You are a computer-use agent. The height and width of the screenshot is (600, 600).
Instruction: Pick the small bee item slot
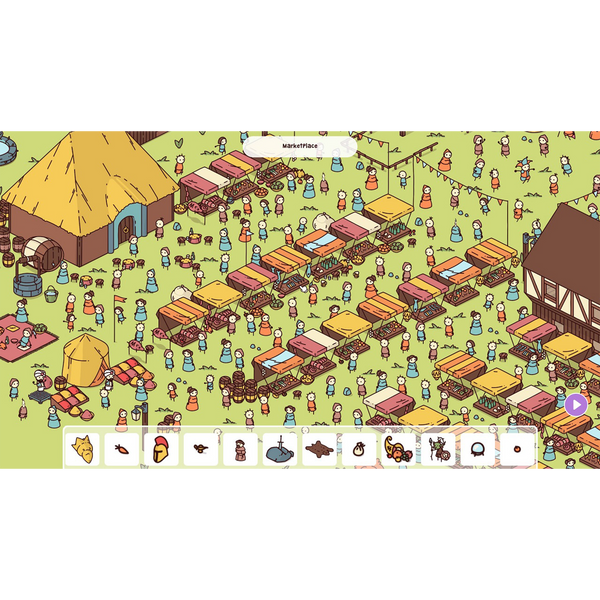tap(201, 449)
